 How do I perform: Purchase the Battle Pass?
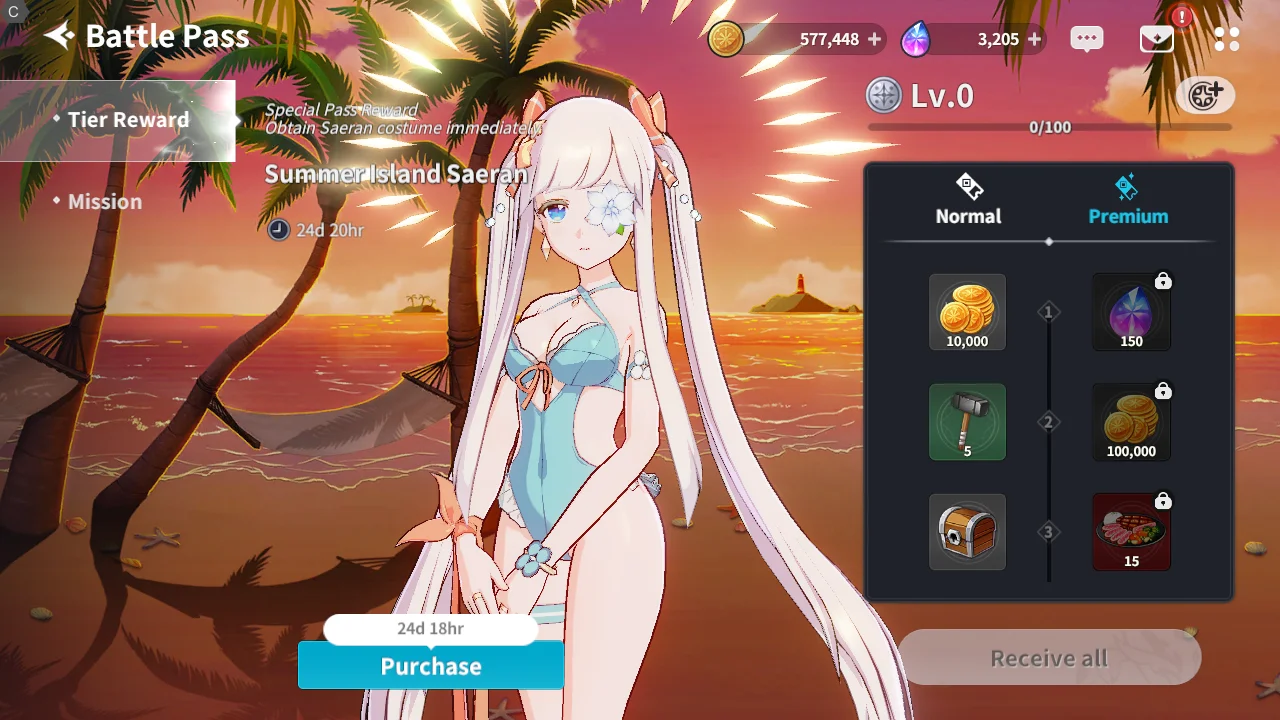(431, 666)
